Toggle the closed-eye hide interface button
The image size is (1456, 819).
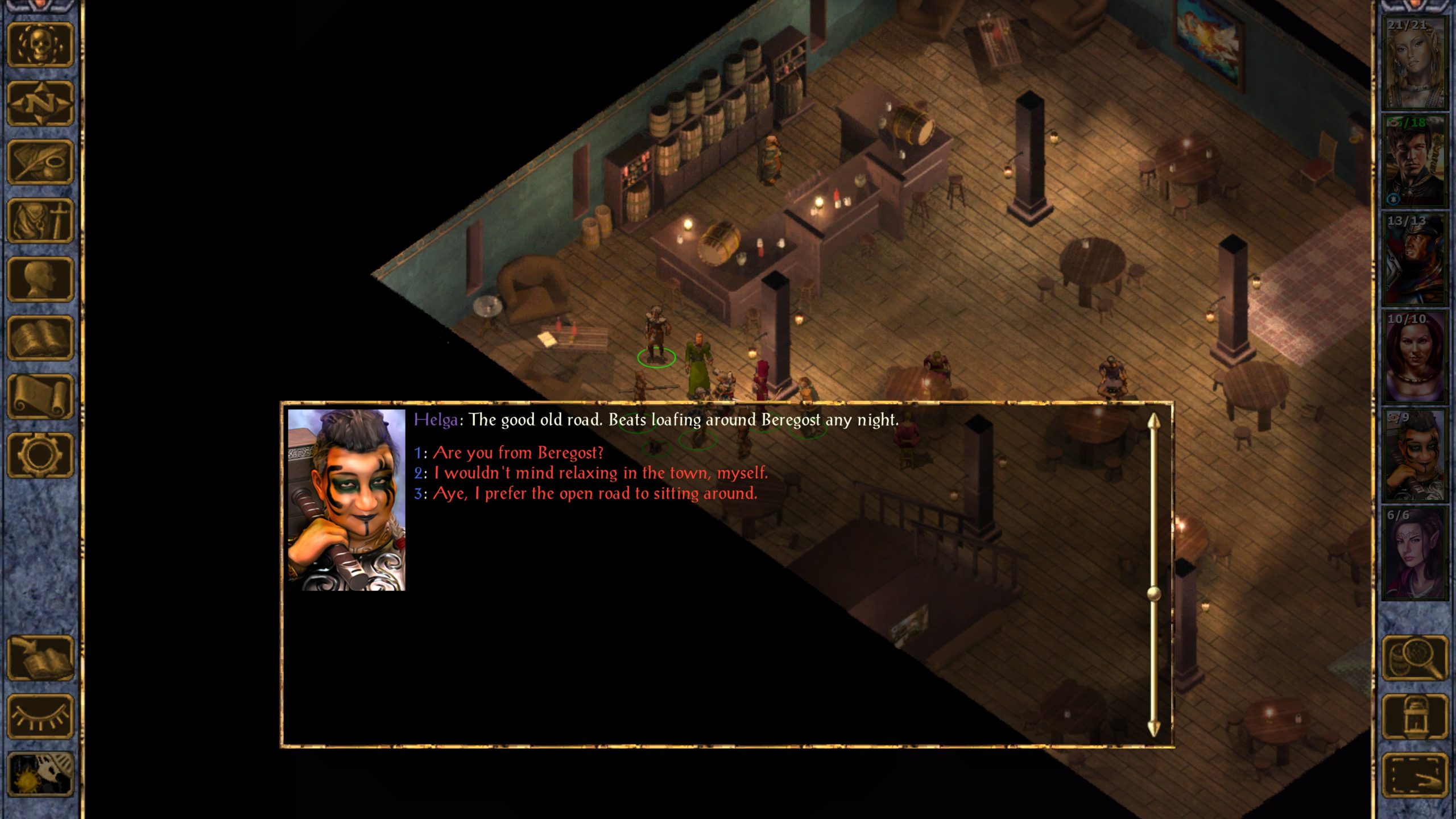pyautogui.click(x=40, y=717)
